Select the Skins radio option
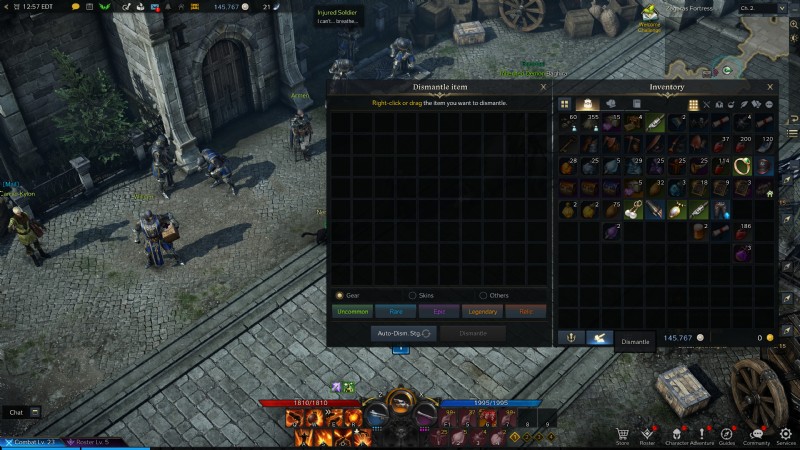Viewport: 800px width, 450px height. 412,295
